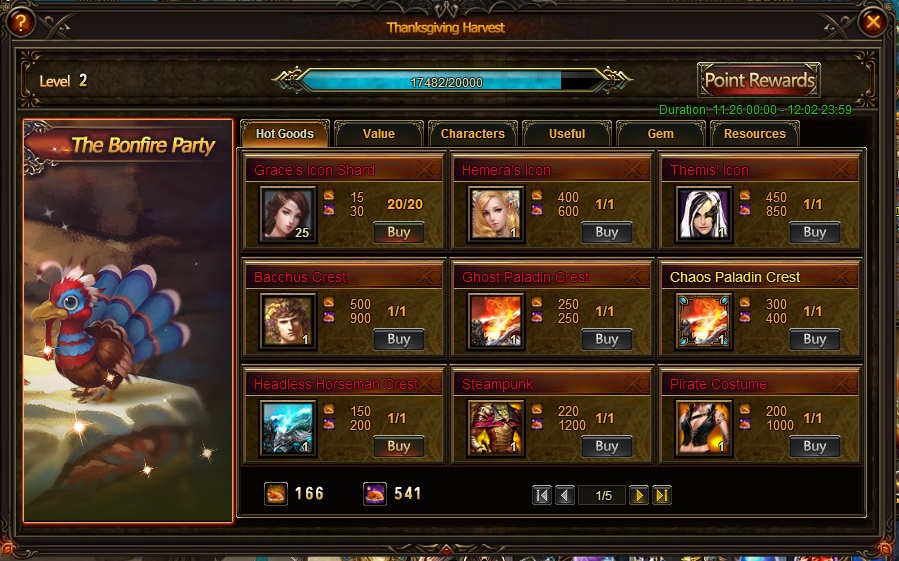The height and width of the screenshot is (561, 899).
Task: Select the Hemera's Icon item portrait
Action: click(497, 214)
